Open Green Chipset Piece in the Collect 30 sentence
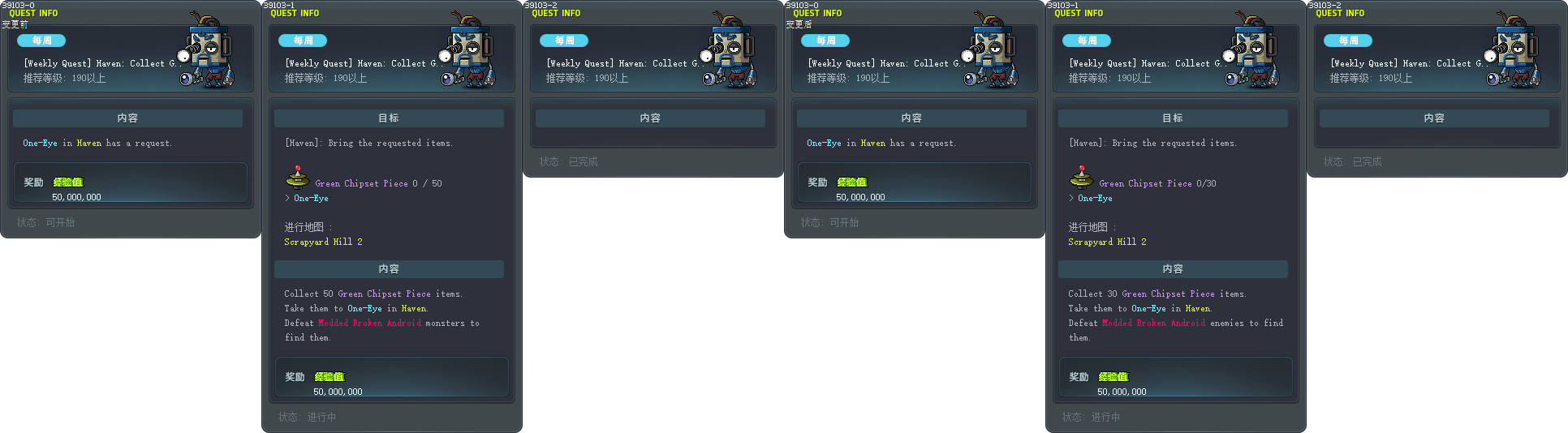The width and height of the screenshot is (1568, 433). click(x=1168, y=294)
